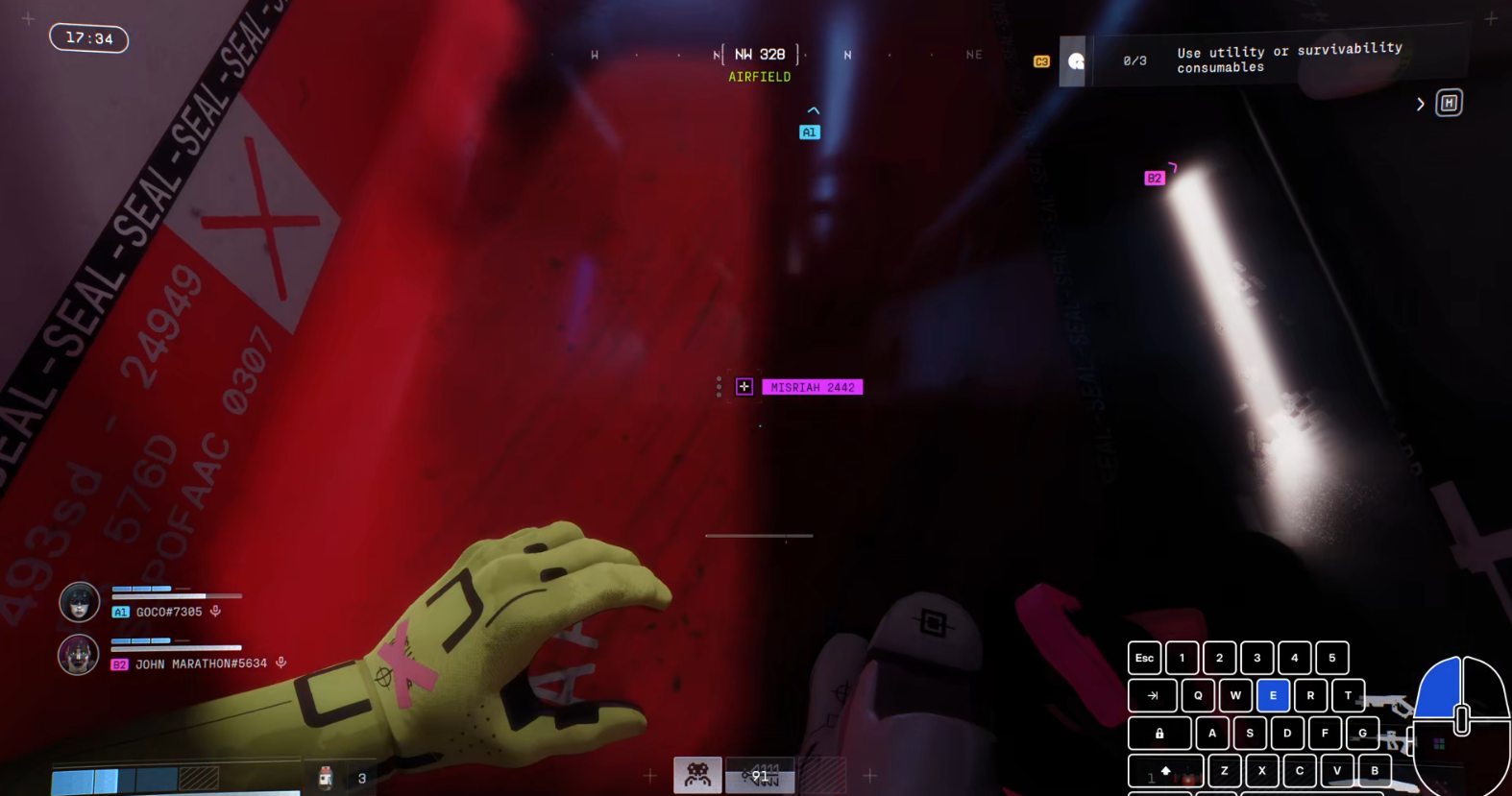
Task: Select the weapon slot showing 91 ammo
Action: [x=760, y=775]
